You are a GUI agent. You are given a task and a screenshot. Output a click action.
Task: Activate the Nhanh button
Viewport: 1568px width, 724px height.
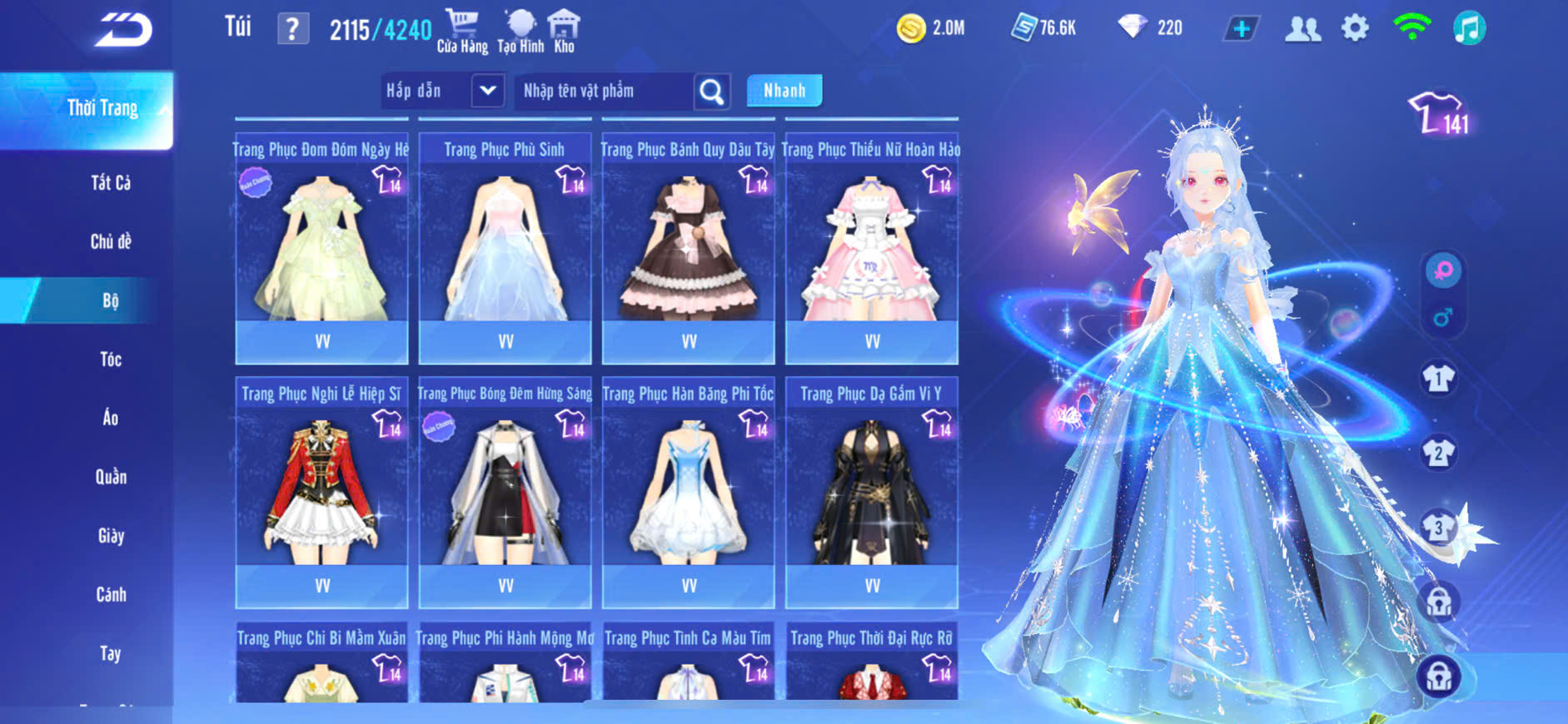(x=784, y=91)
